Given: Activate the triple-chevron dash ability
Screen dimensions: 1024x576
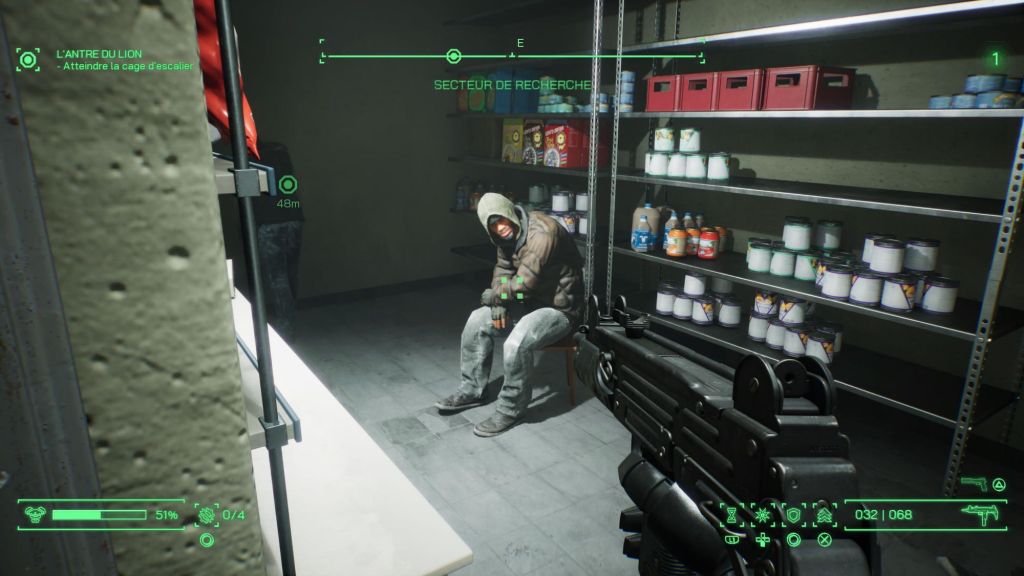Looking at the screenshot, I should pyautogui.click(x=825, y=515).
